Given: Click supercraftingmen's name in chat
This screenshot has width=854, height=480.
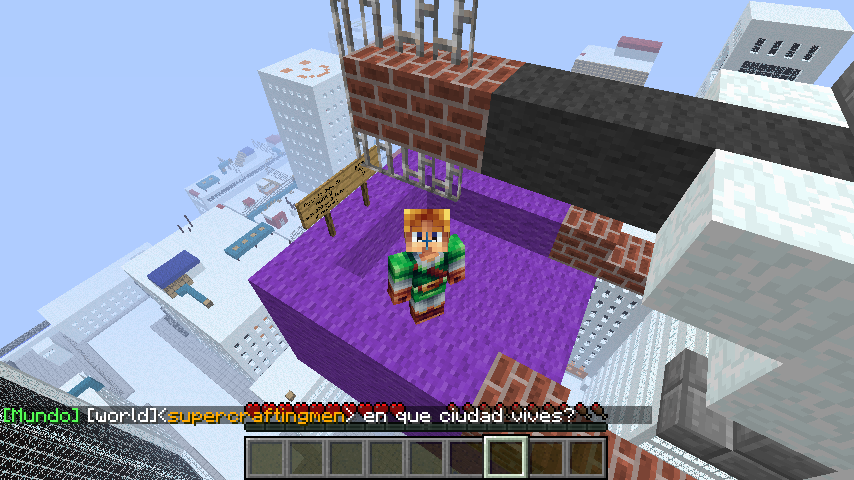Looking at the screenshot, I should 256,414.
